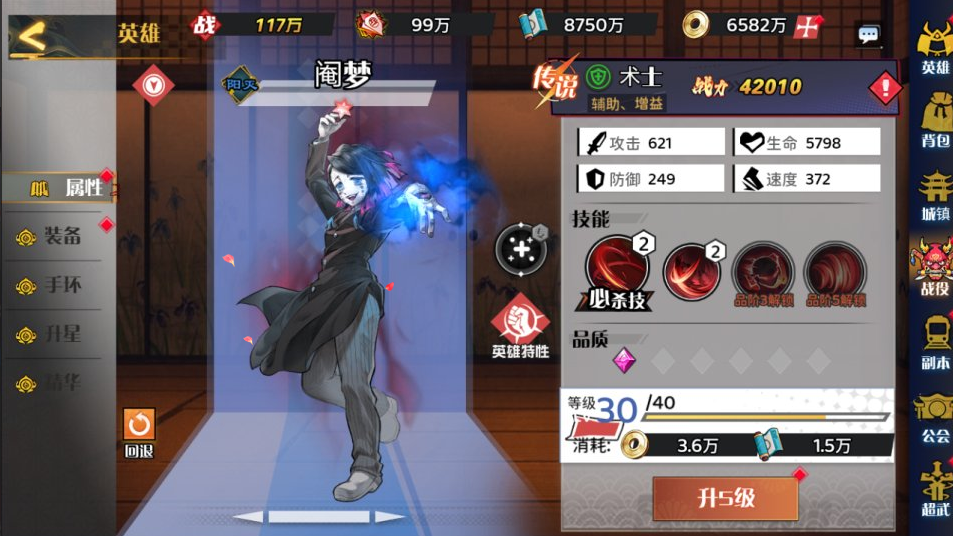
Task: Click the red exclamation alert icon
Action: 885,89
